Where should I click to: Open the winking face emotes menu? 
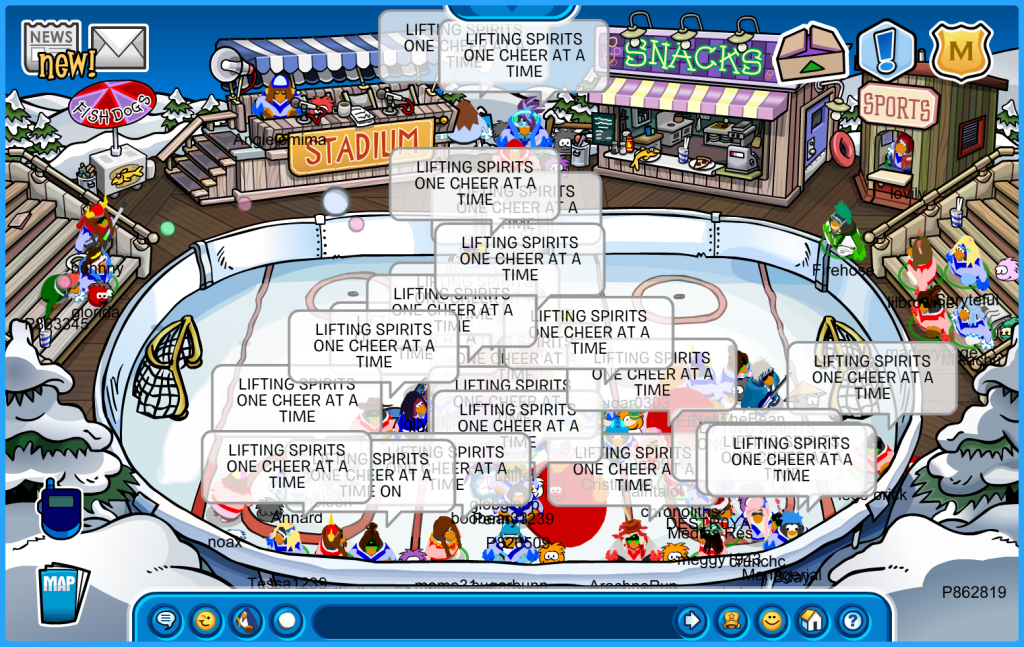pyautogui.click(x=206, y=621)
